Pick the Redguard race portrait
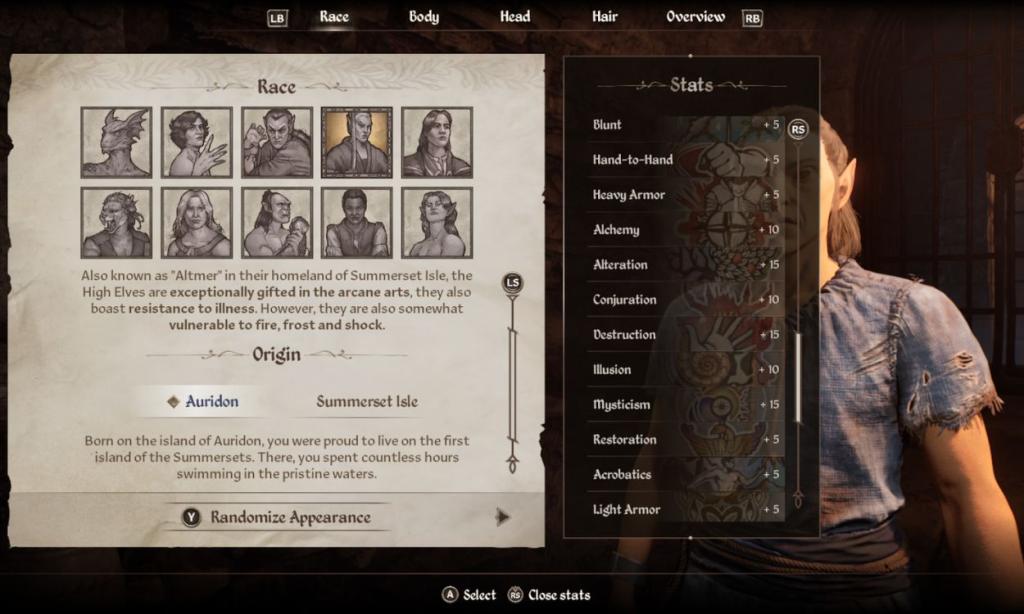 356,223
